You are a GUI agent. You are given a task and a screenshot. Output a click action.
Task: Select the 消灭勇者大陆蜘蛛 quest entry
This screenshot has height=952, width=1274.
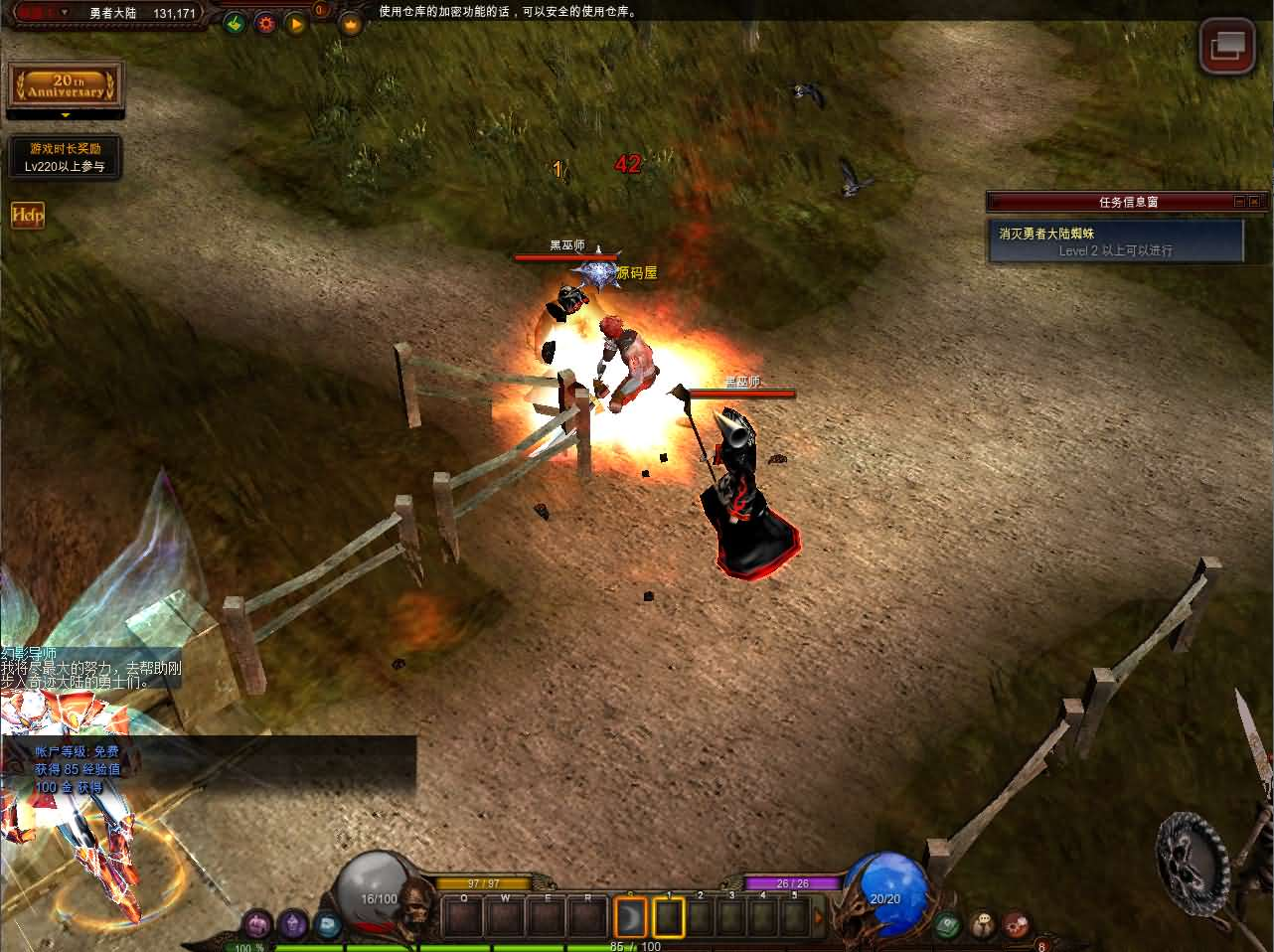(1116, 241)
